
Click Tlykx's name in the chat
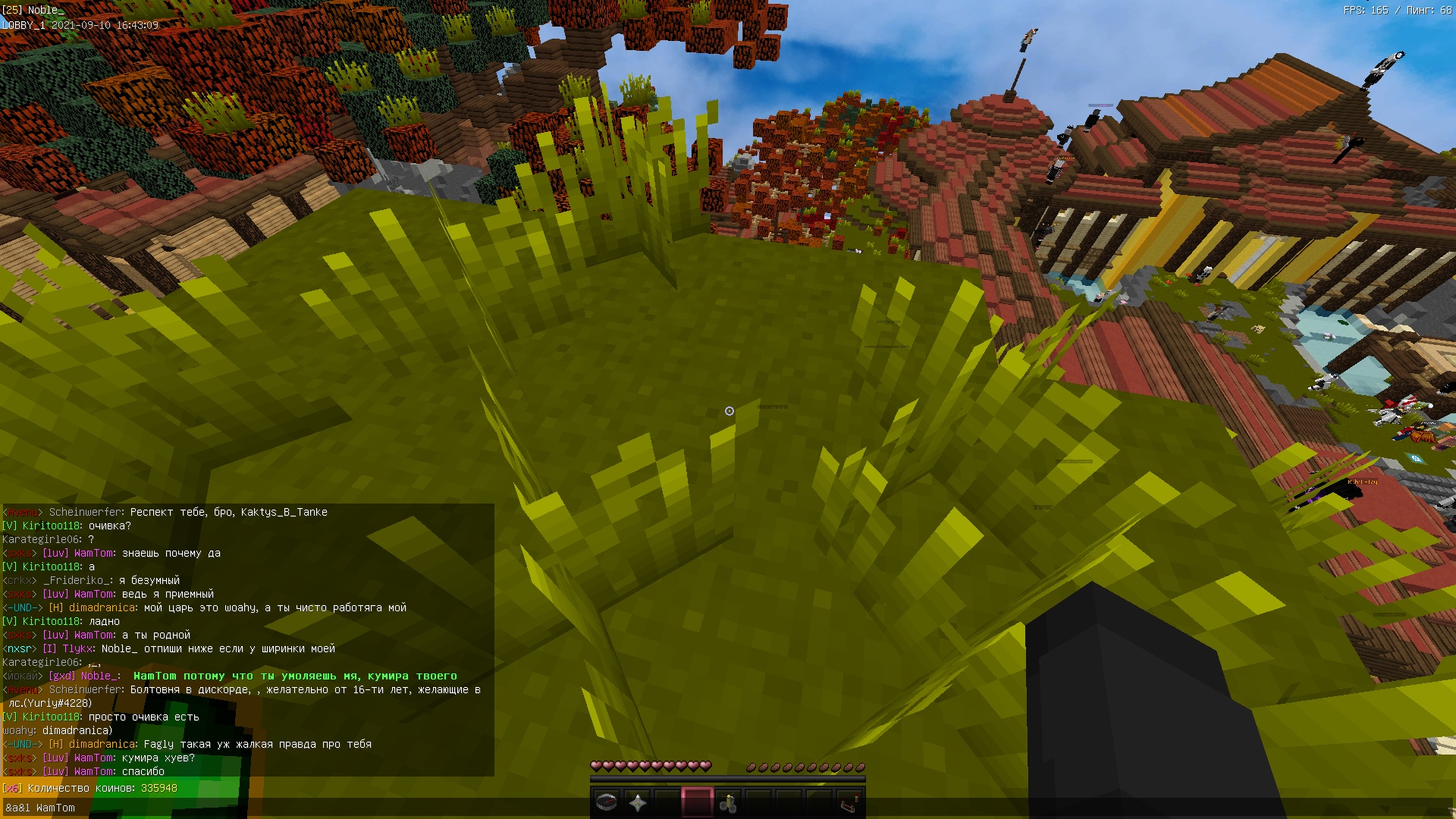(77, 649)
